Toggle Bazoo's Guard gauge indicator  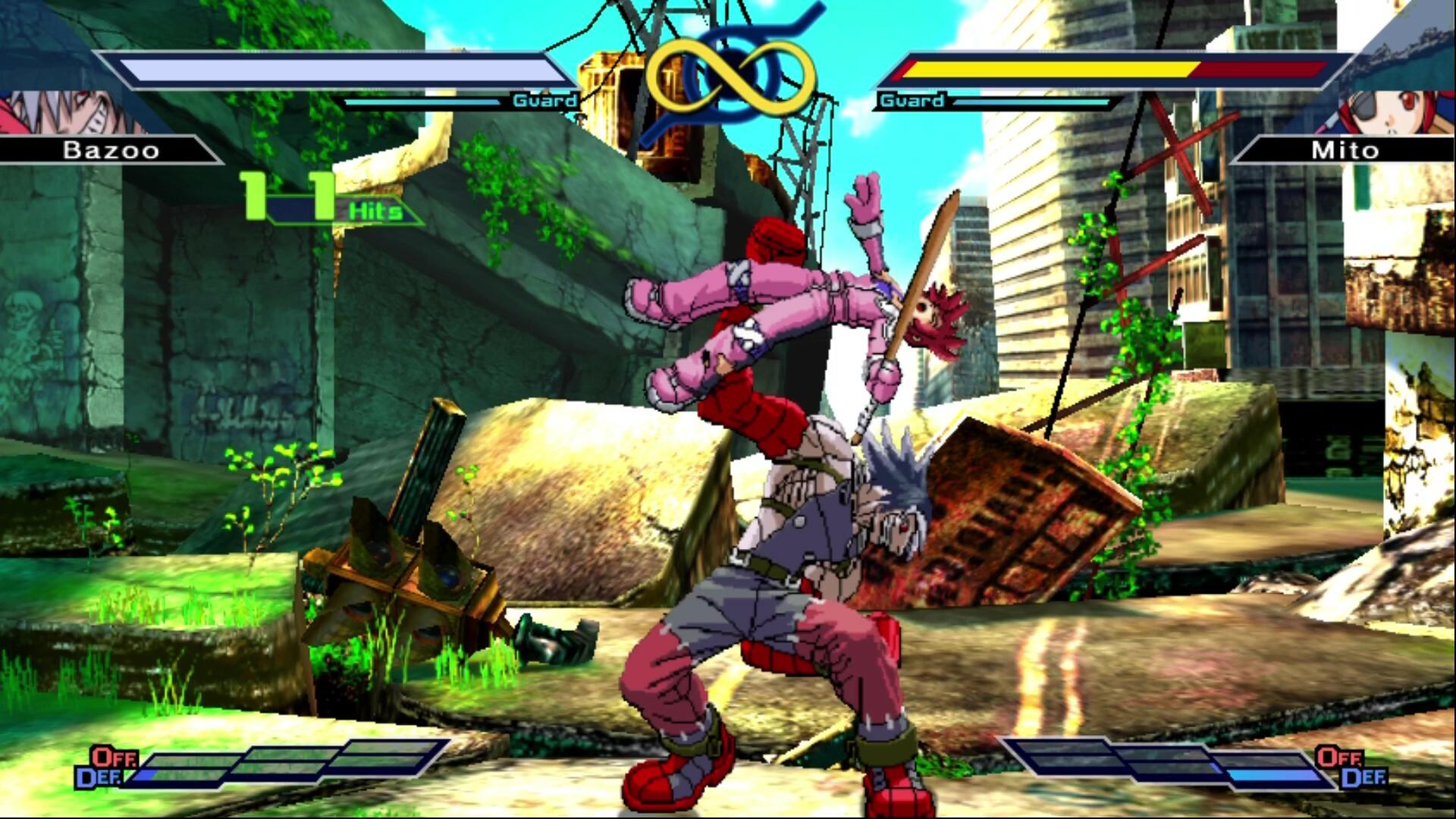pos(544,99)
